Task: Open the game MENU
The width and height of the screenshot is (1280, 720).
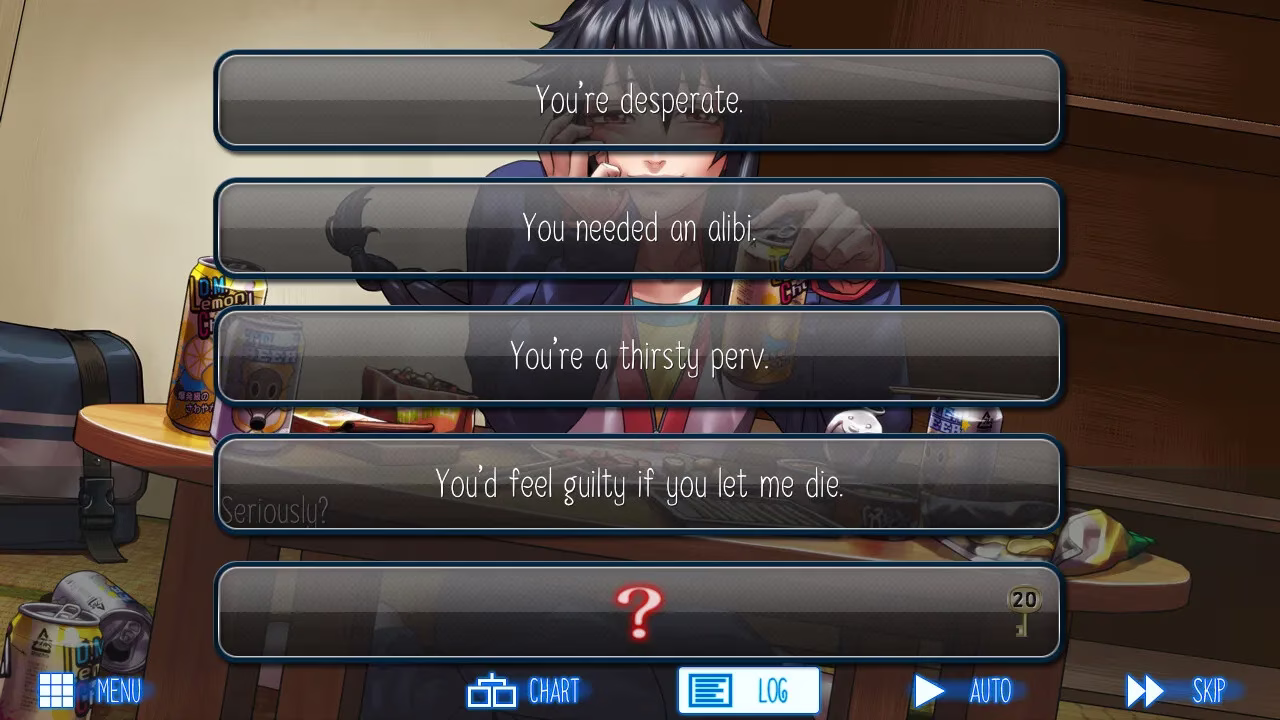Action: coord(90,690)
